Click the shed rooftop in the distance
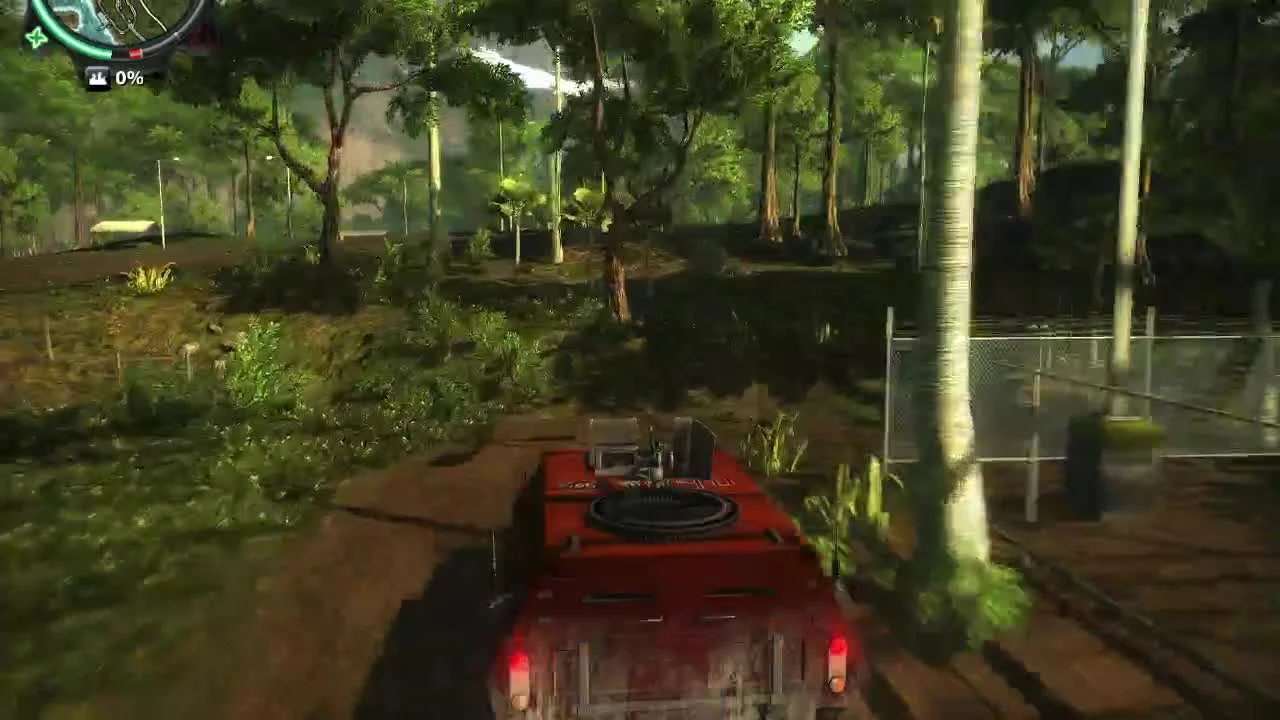The height and width of the screenshot is (720, 1280). click(120, 228)
